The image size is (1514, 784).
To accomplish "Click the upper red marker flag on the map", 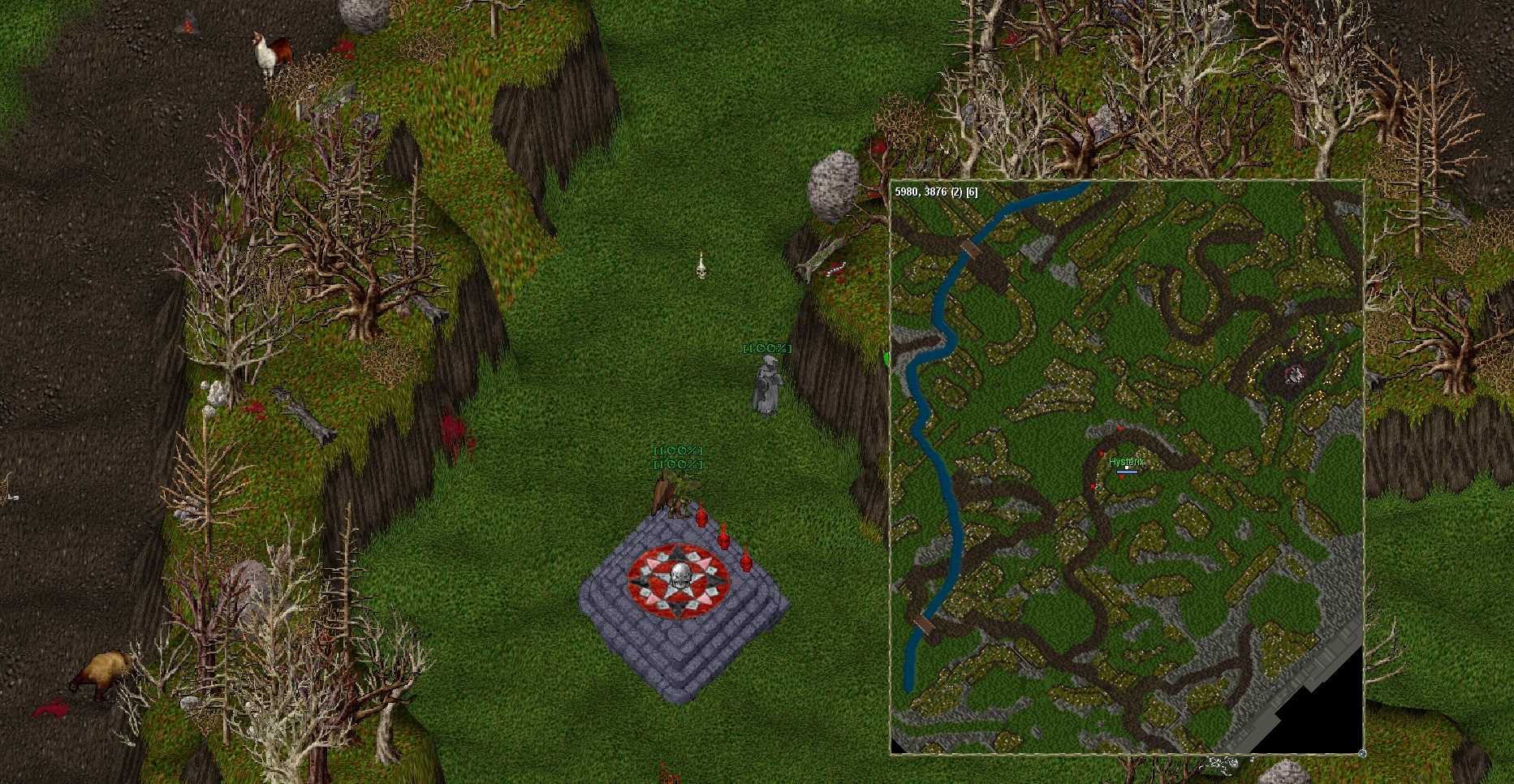I will (1120, 428).
